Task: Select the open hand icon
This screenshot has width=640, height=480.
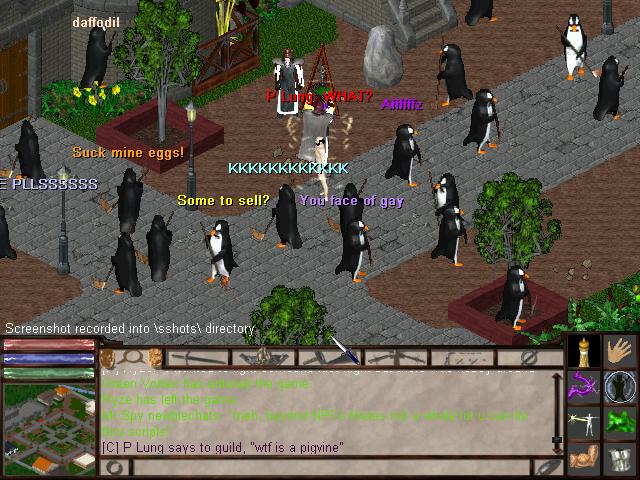Action: coord(622,352)
